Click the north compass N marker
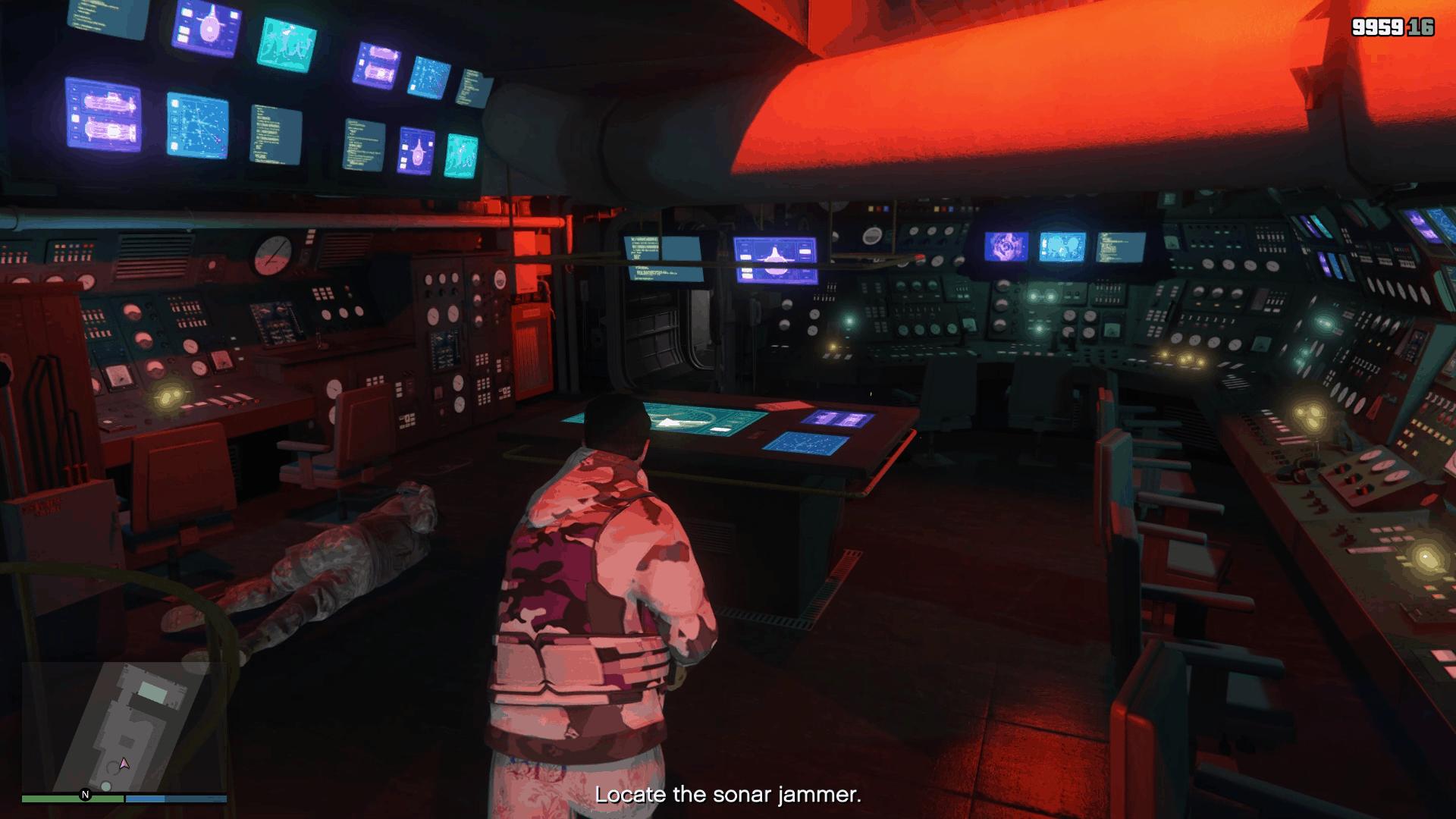Screen dimensions: 1456x819 [85, 795]
